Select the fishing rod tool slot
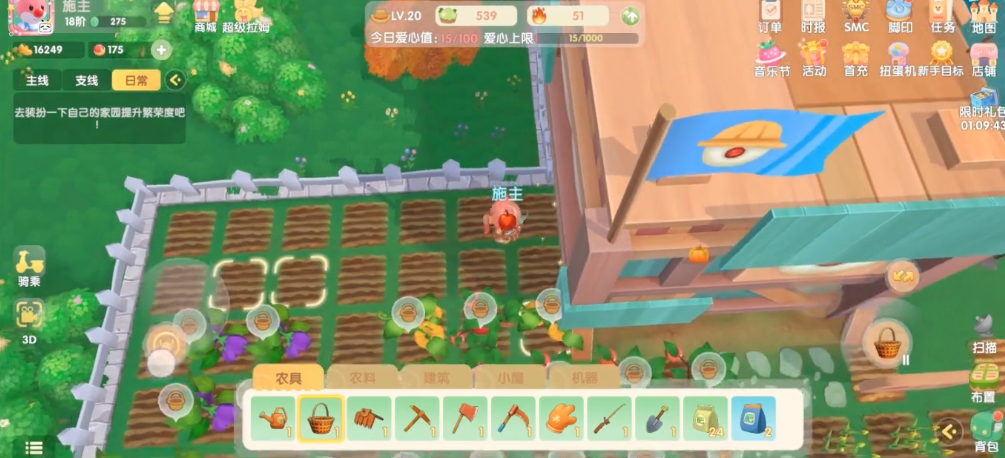 (610, 417)
